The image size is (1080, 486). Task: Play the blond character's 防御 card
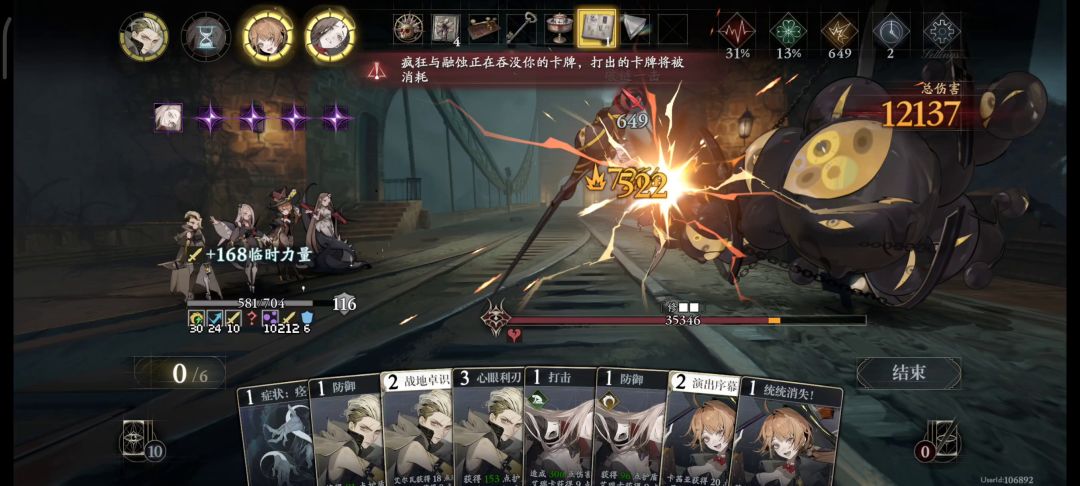coord(346,430)
